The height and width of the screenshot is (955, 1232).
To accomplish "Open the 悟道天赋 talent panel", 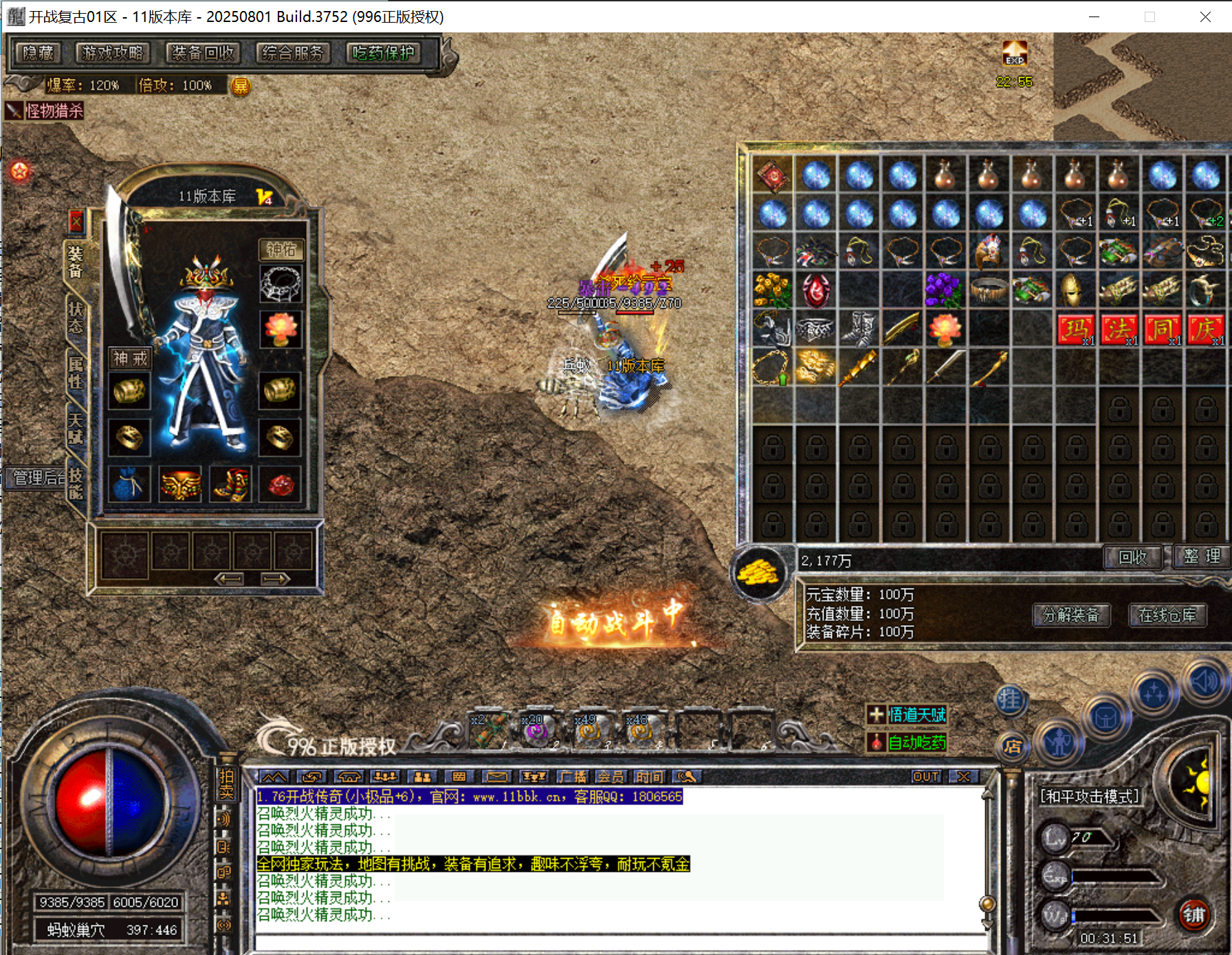I will coord(907,715).
